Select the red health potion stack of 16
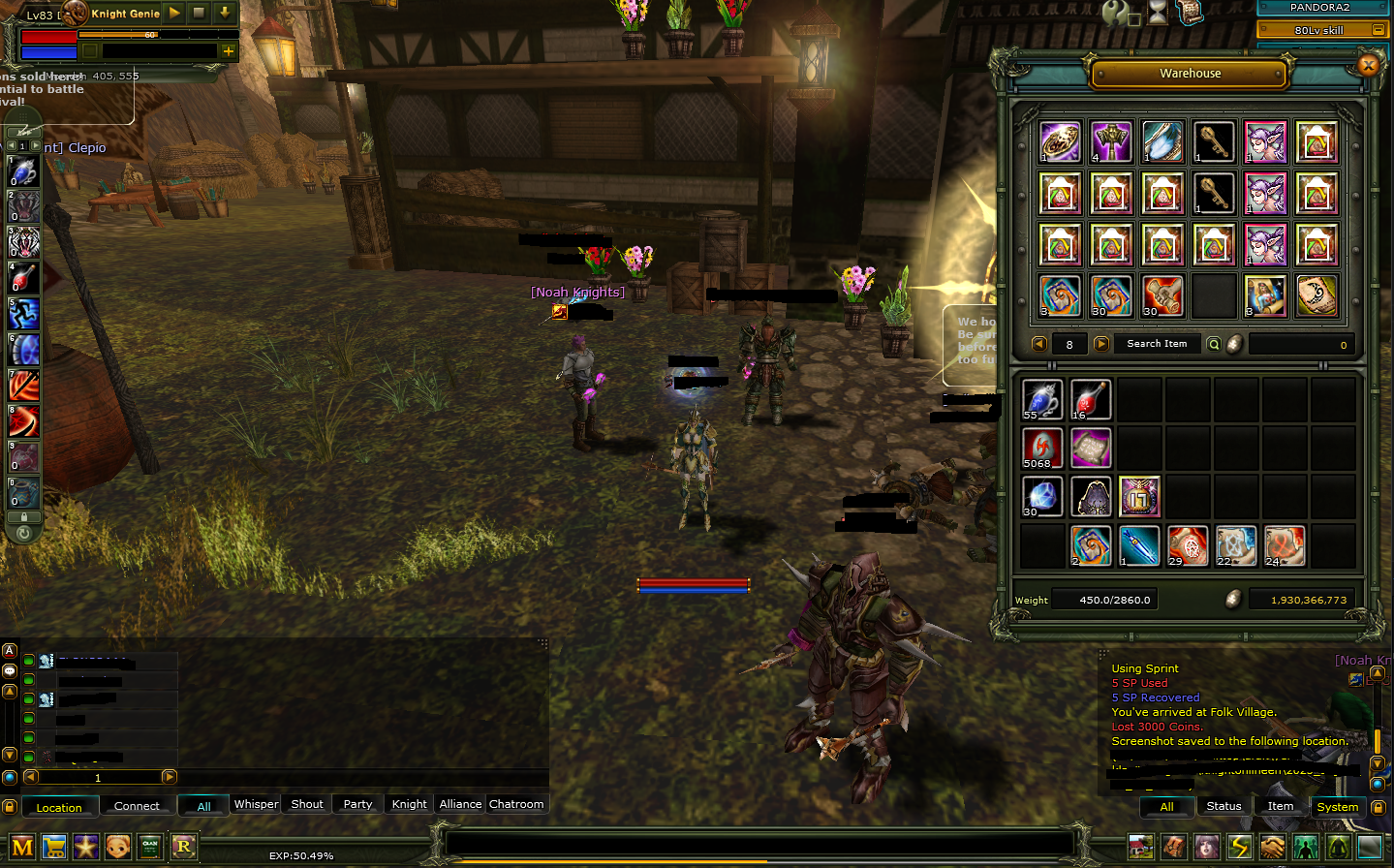 [1091, 399]
